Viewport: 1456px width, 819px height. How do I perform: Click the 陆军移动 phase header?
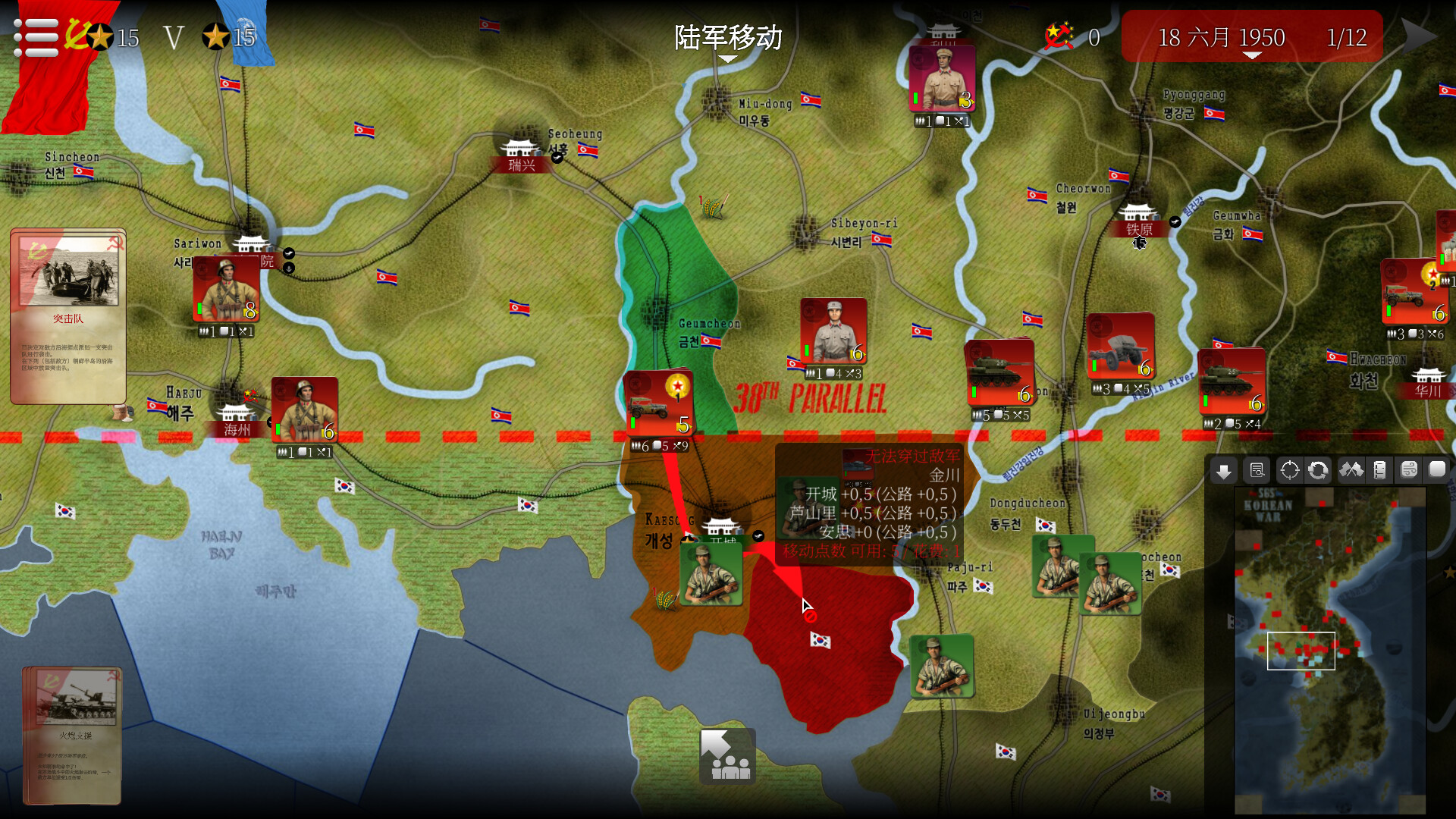(x=727, y=37)
